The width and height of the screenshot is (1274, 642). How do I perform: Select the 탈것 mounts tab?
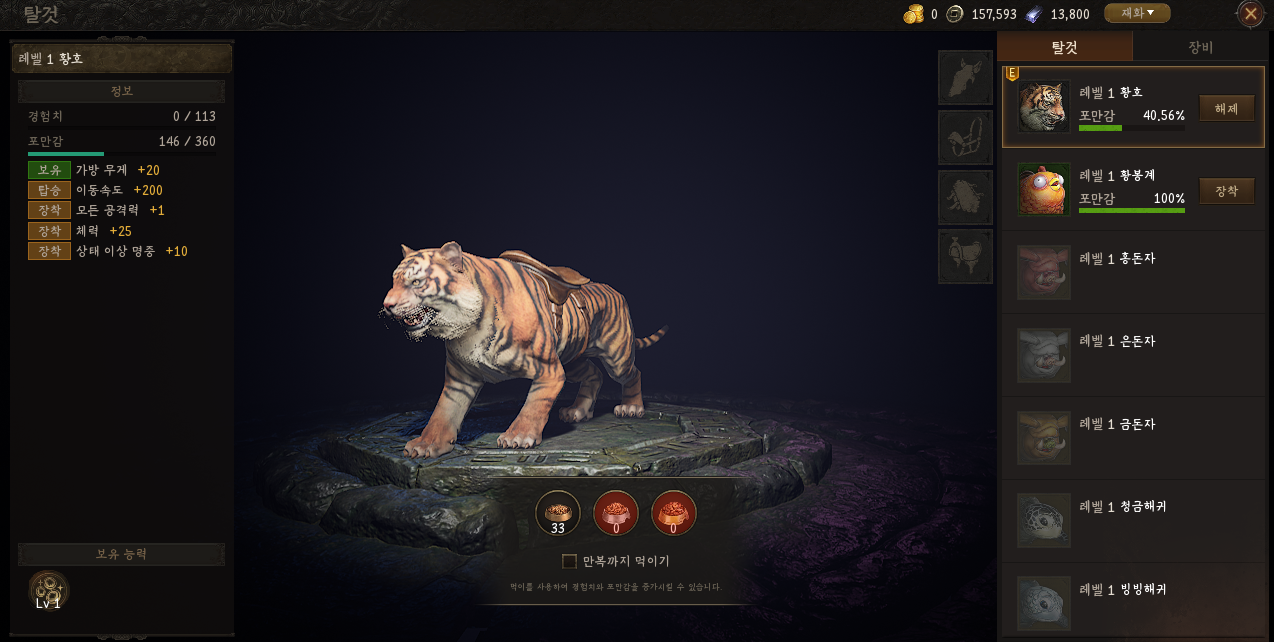coord(1065,47)
